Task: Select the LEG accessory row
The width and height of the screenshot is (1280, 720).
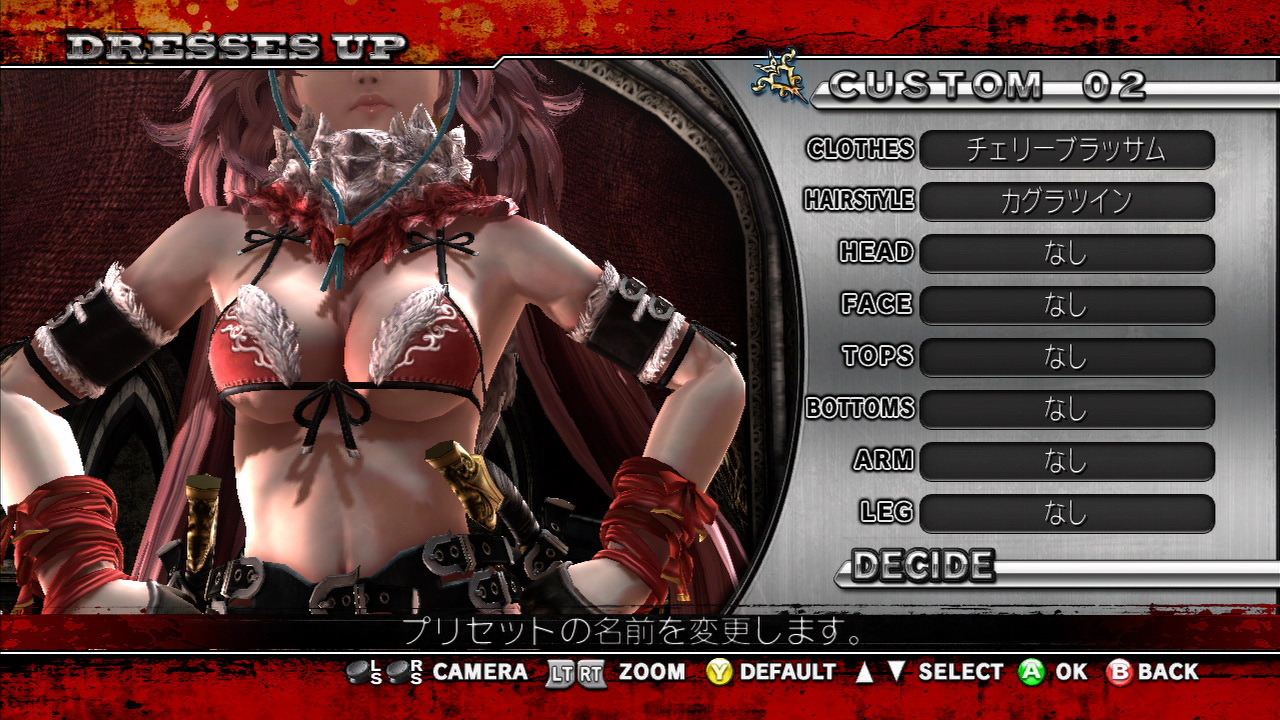Action: [1066, 514]
